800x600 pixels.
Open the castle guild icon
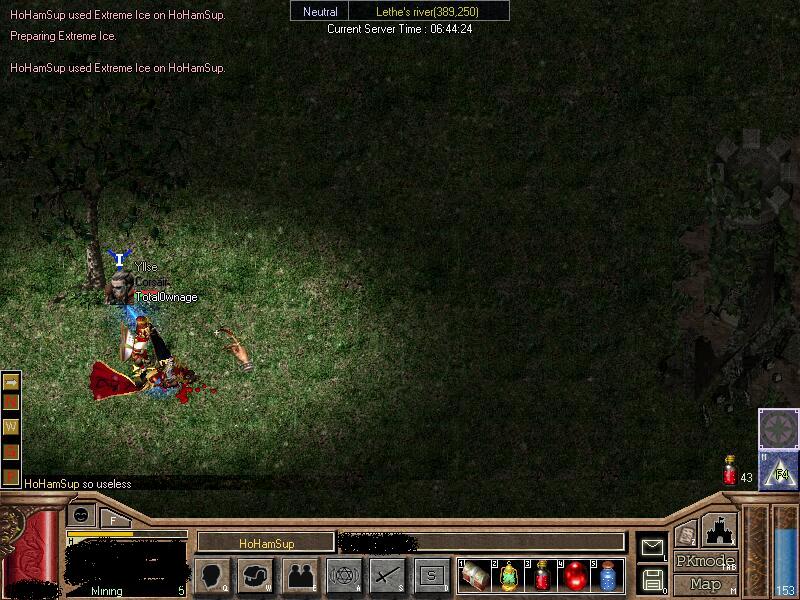(x=718, y=529)
